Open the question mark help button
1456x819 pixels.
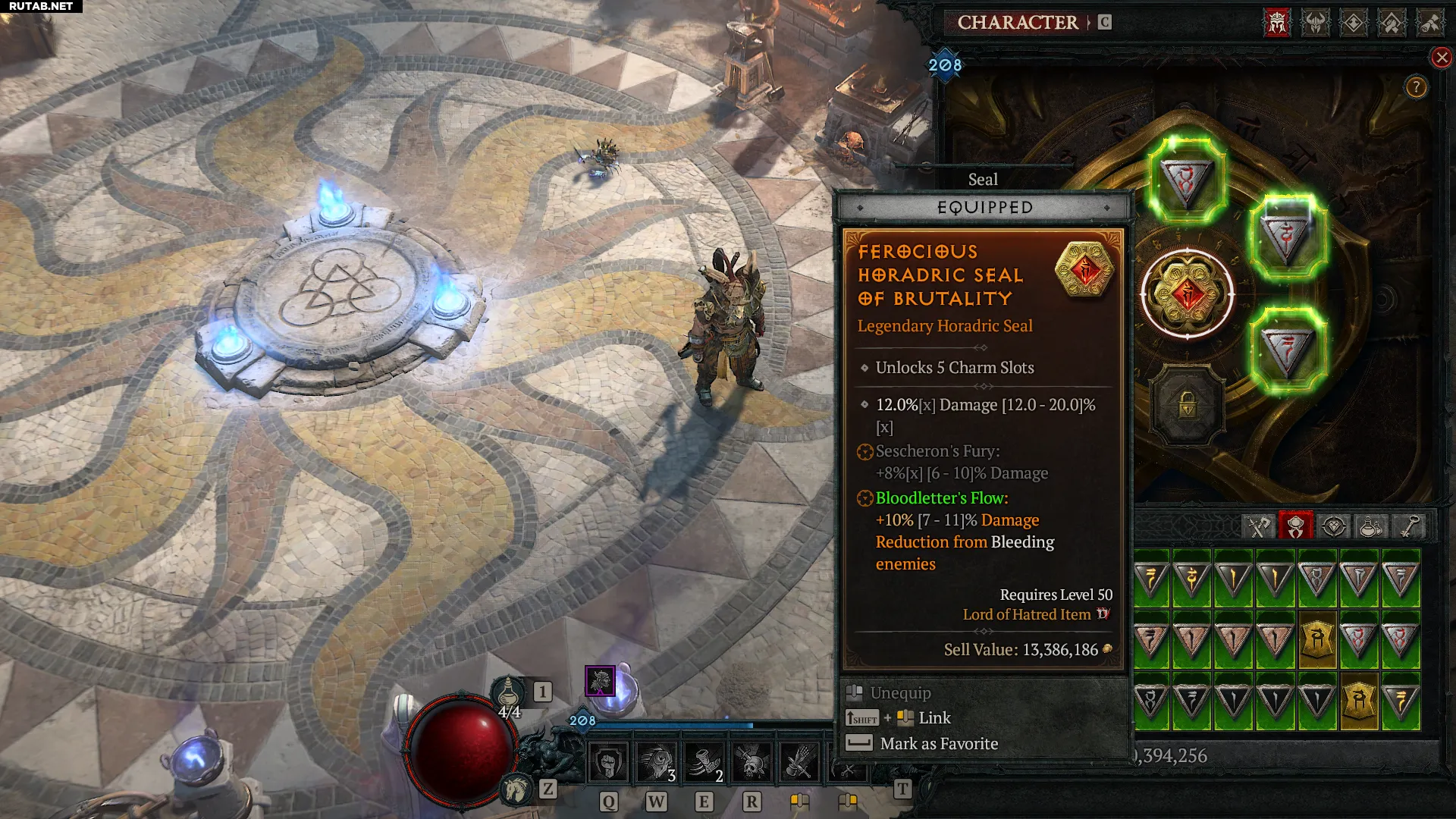click(1416, 87)
